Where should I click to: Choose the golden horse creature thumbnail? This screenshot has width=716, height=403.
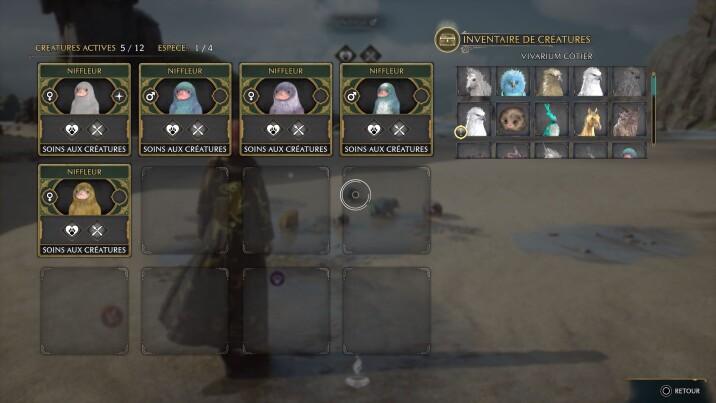[589, 121]
